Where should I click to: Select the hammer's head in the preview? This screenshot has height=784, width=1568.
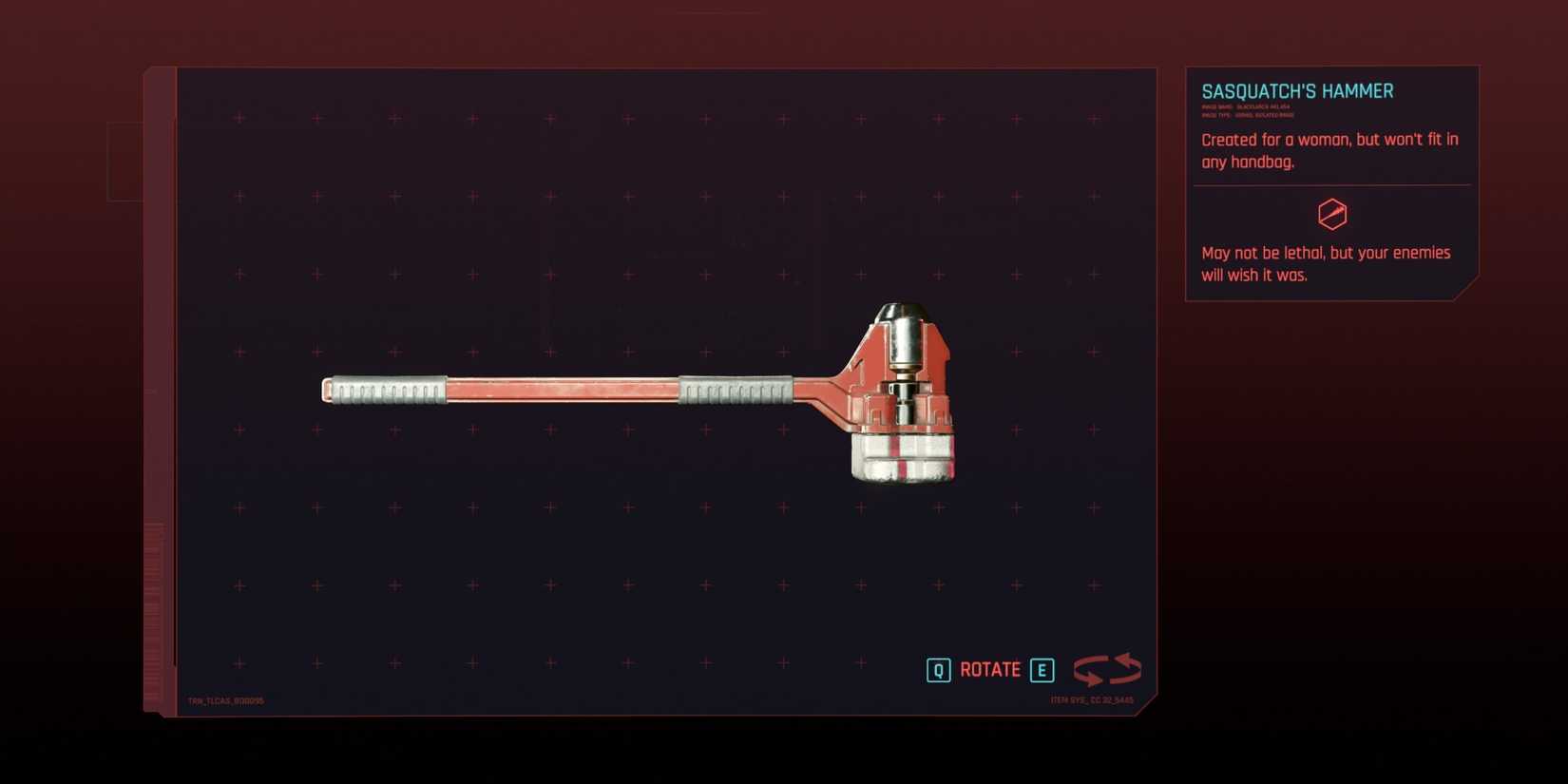click(x=901, y=390)
